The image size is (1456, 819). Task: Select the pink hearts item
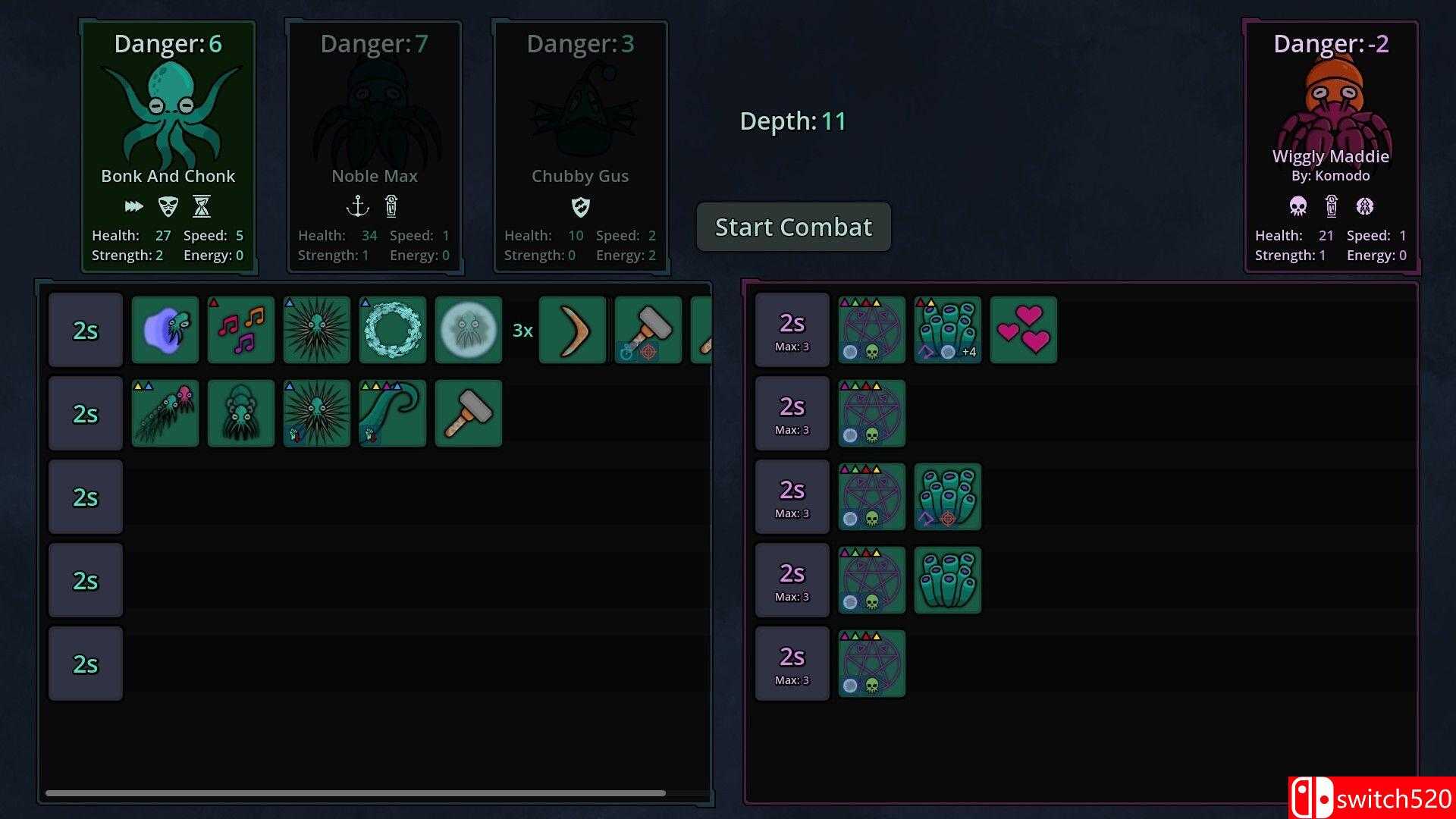(x=1022, y=329)
